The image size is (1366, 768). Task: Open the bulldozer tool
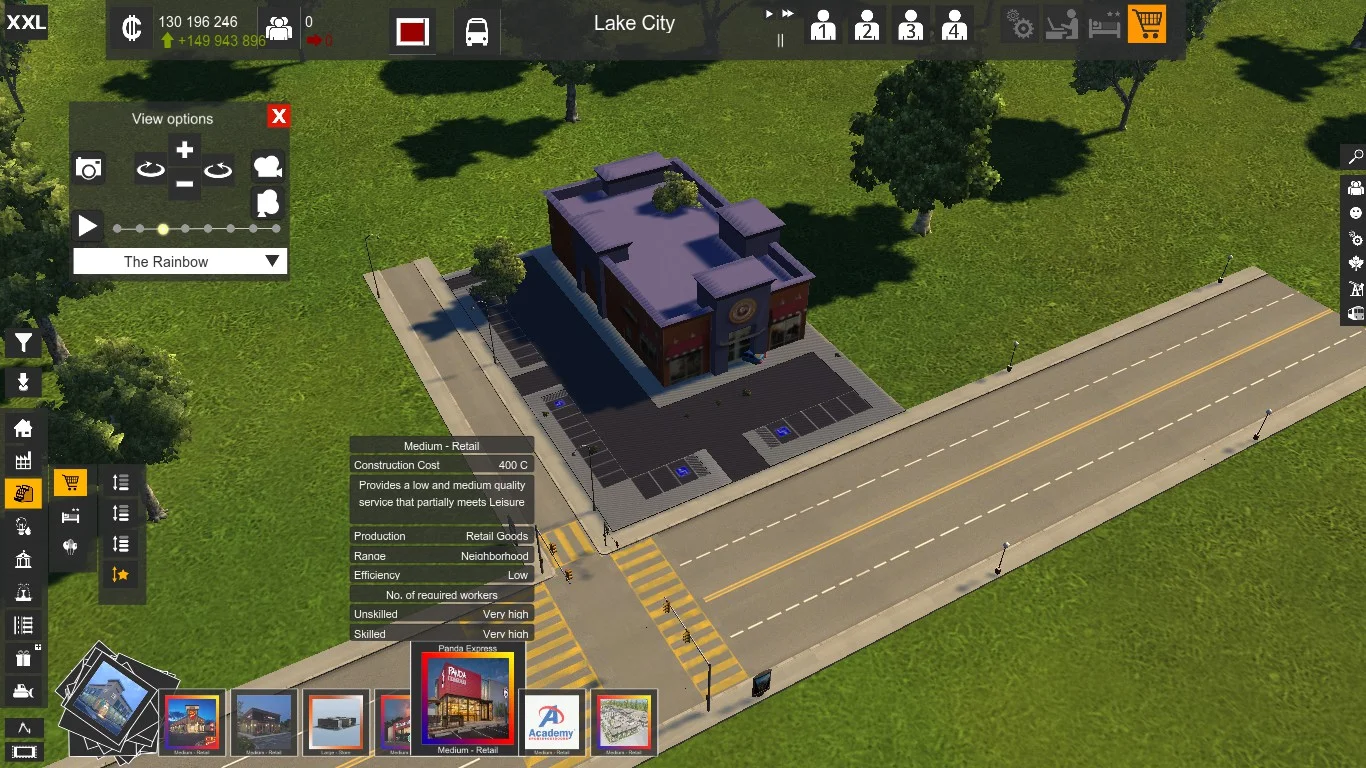click(23, 691)
